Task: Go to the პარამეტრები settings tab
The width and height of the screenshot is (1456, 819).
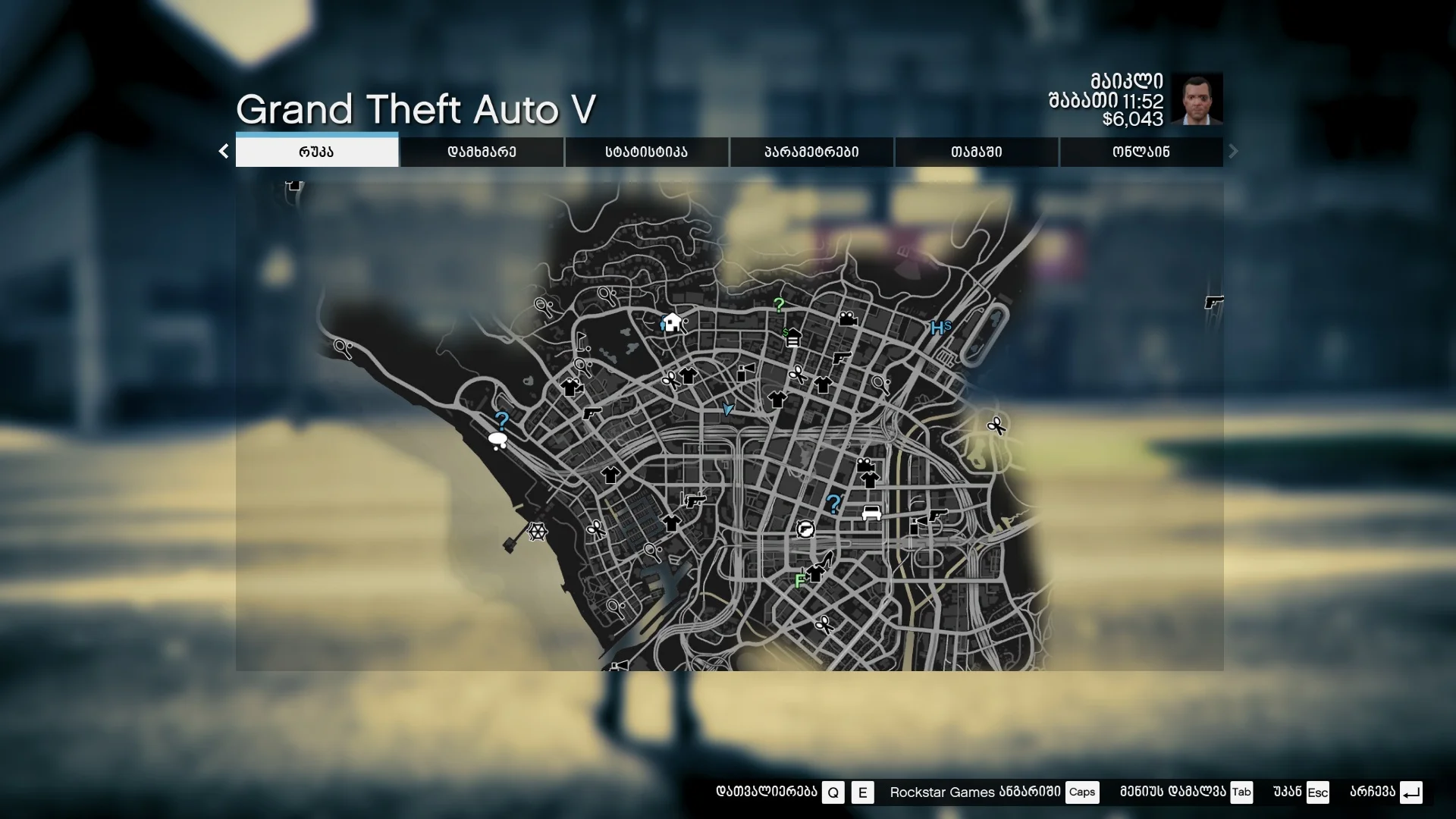Action: tap(811, 152)
